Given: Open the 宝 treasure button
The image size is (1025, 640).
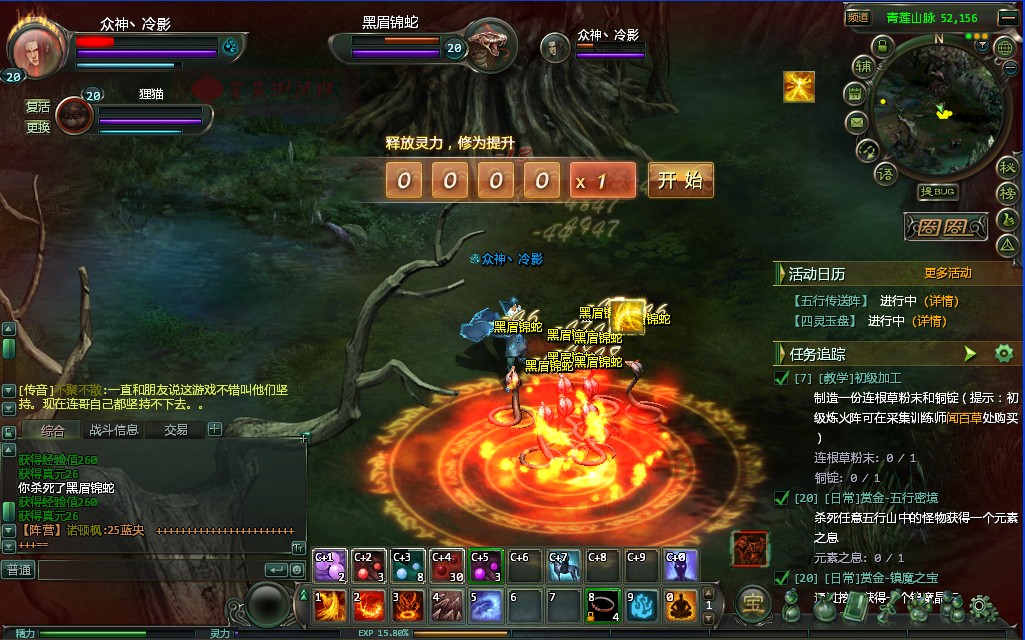Looking at the screenshot, I should [752, 603].
